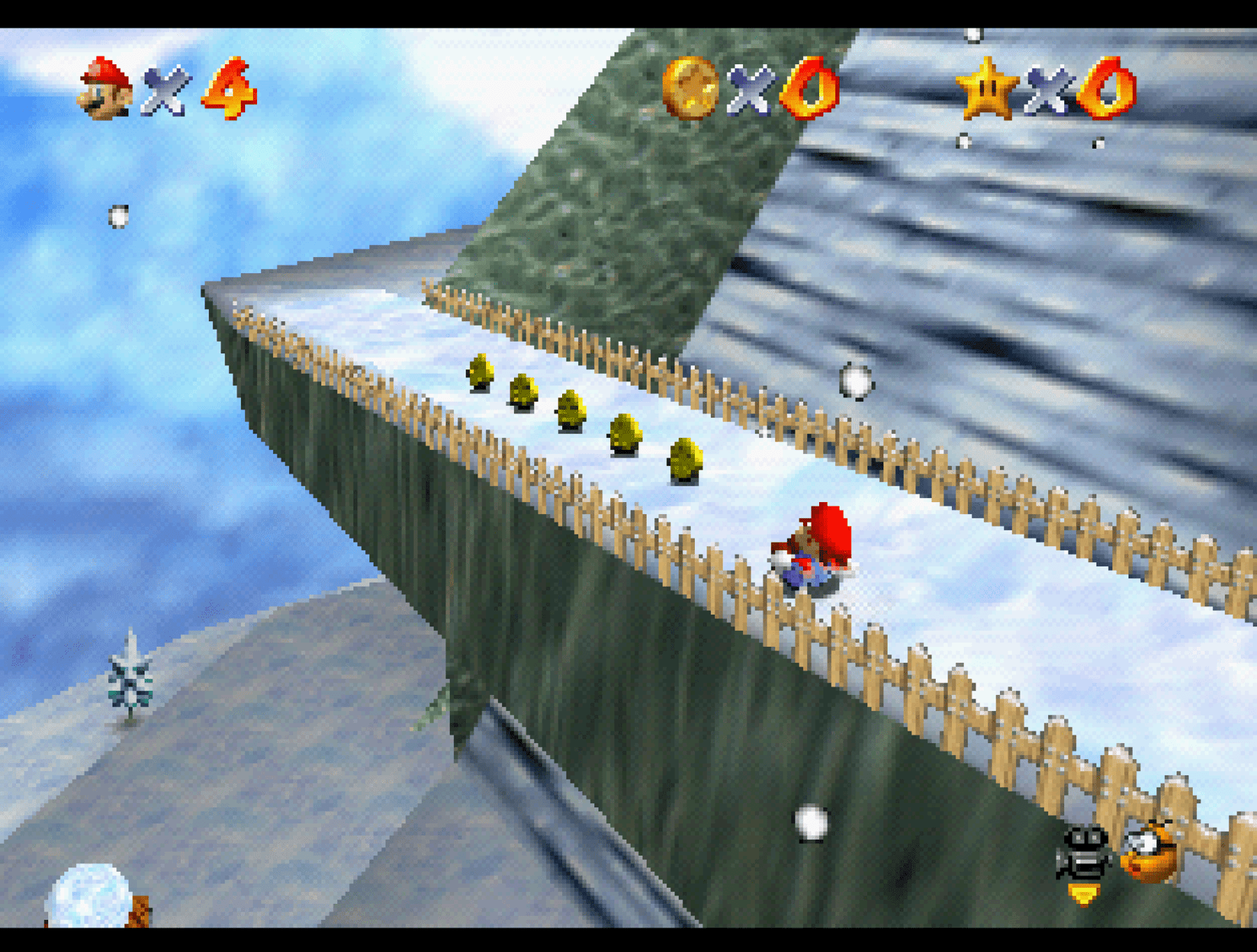Click the gold coin counter icon

690,88
